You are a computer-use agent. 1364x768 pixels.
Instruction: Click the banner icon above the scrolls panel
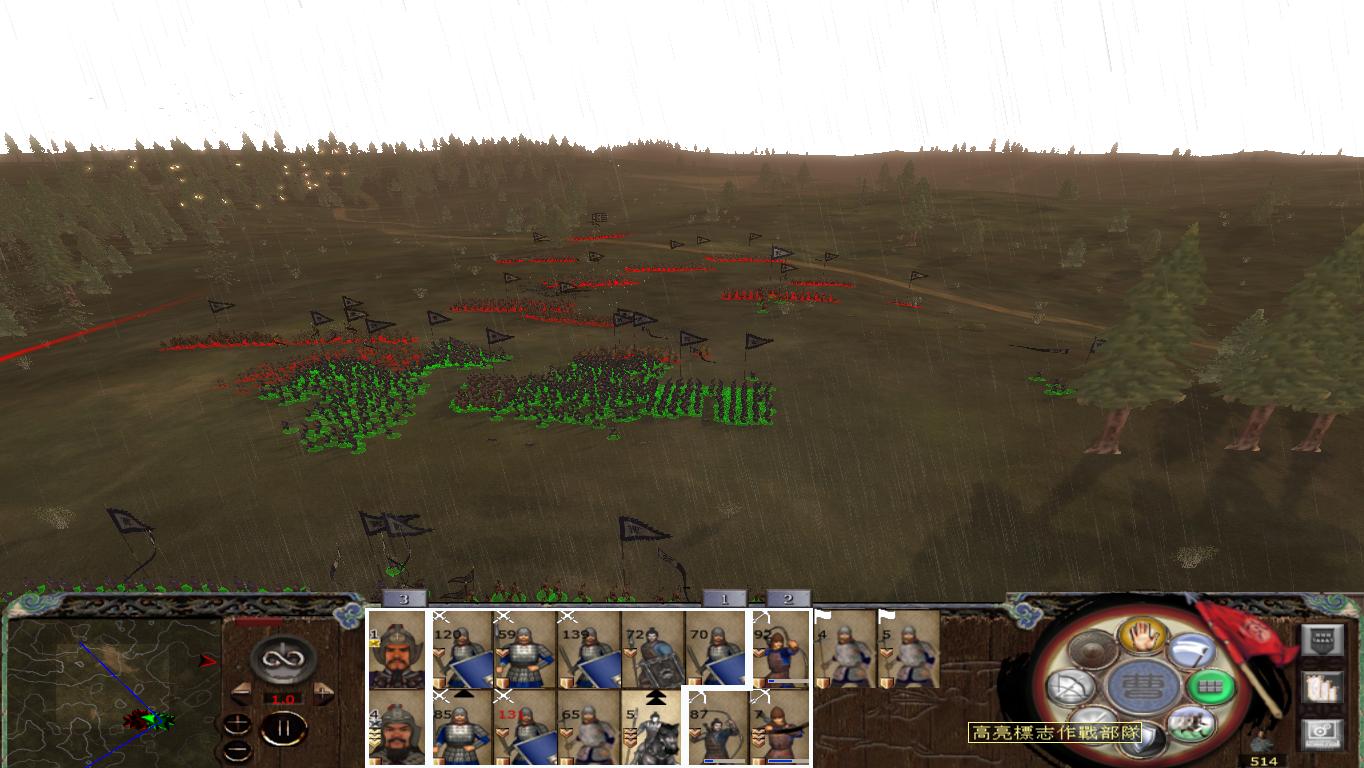click(1321, 640)
